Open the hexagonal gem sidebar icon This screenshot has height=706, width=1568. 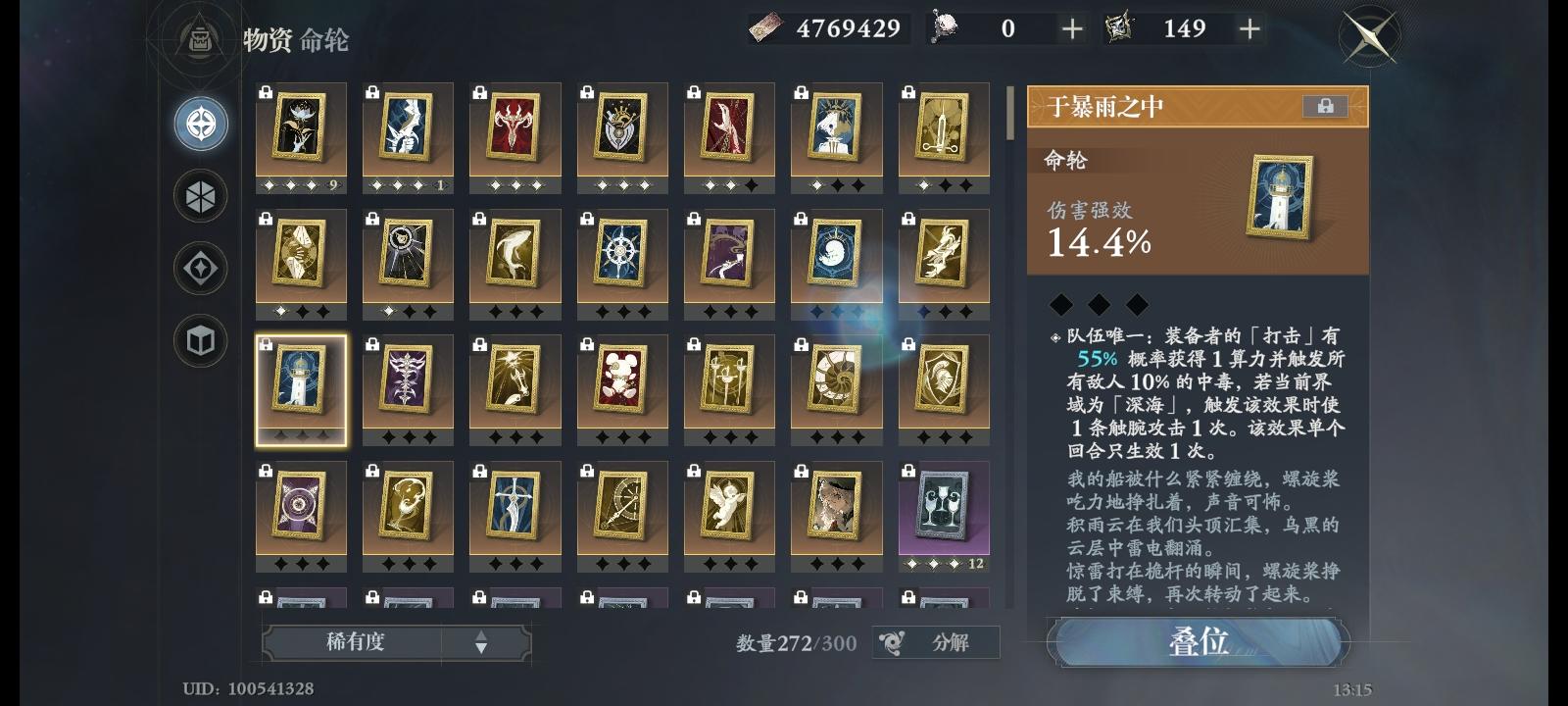click(x=200, y=195)
